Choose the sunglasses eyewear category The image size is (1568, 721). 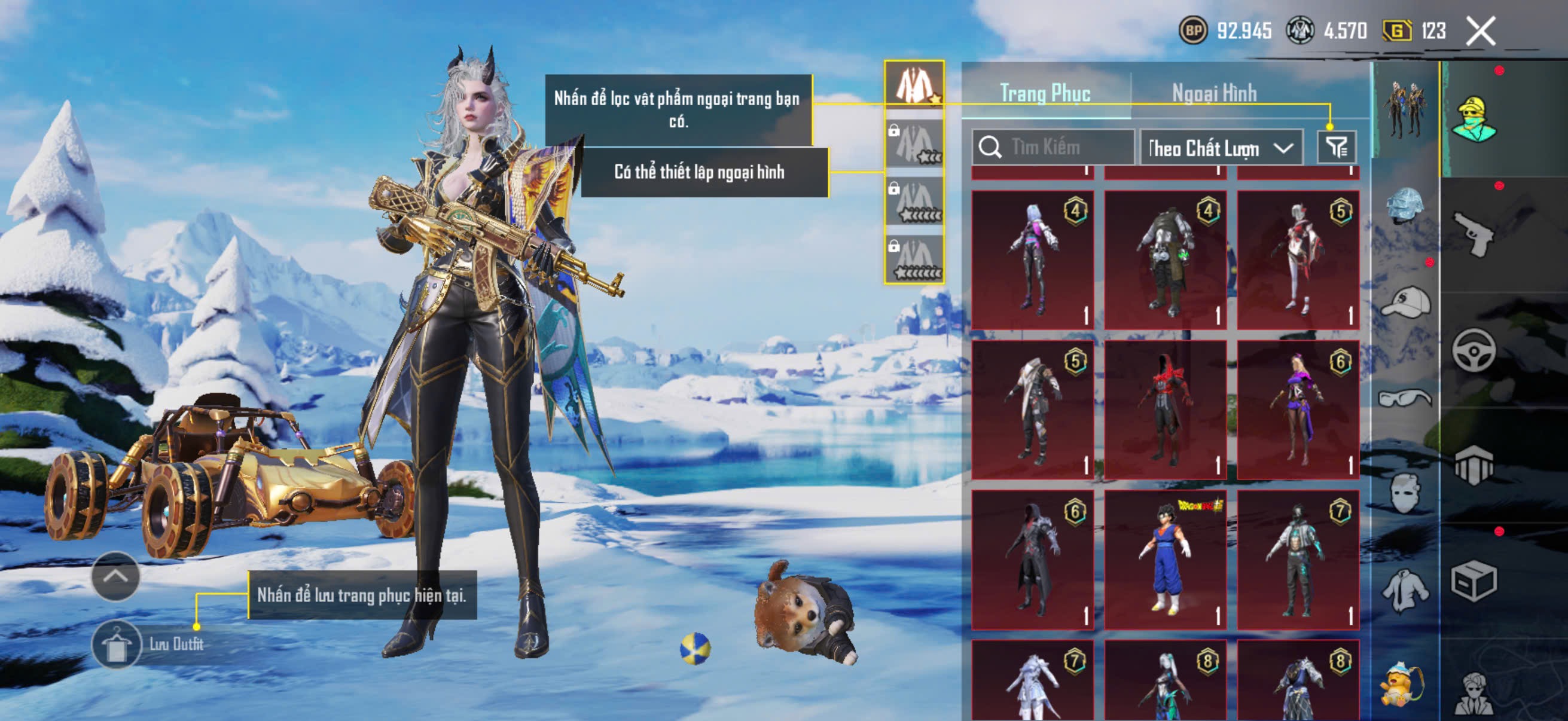[x=1405, y=398]
